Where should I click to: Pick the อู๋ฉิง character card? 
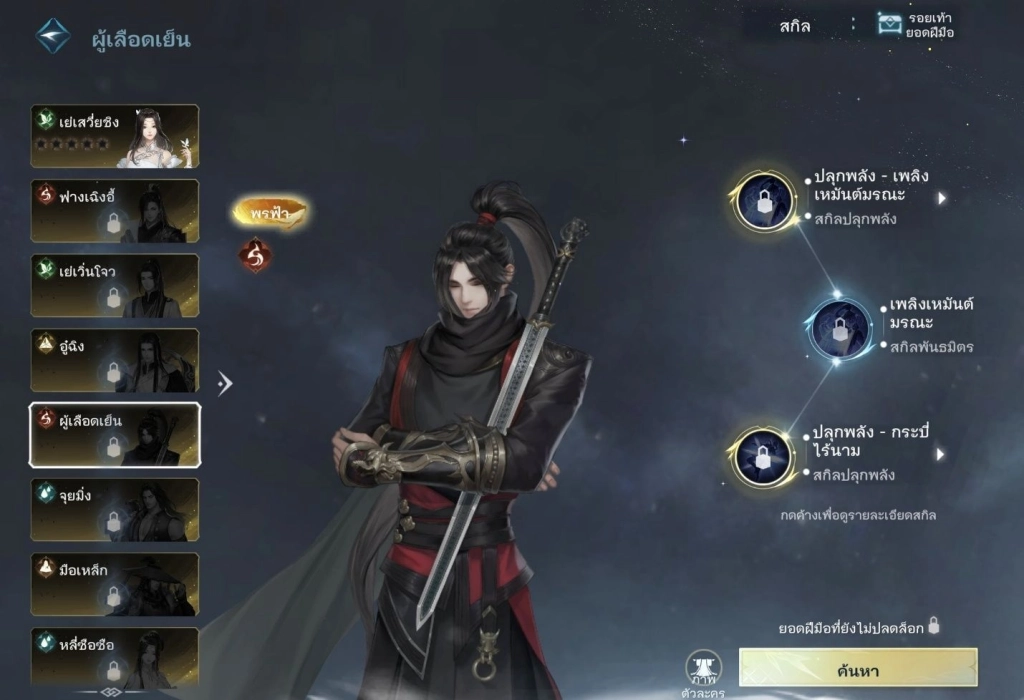(114, 360)
